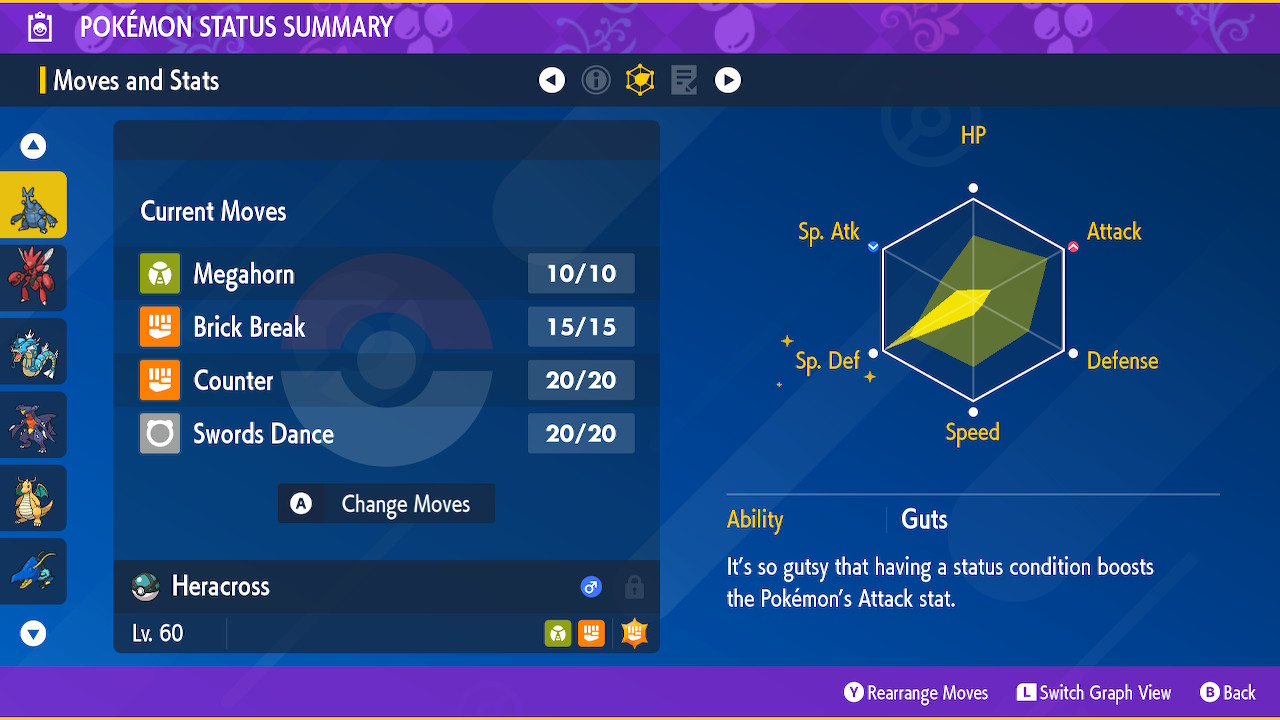
Task: Click the right arrow for the next summary page
Action: [x=728, y=80]
